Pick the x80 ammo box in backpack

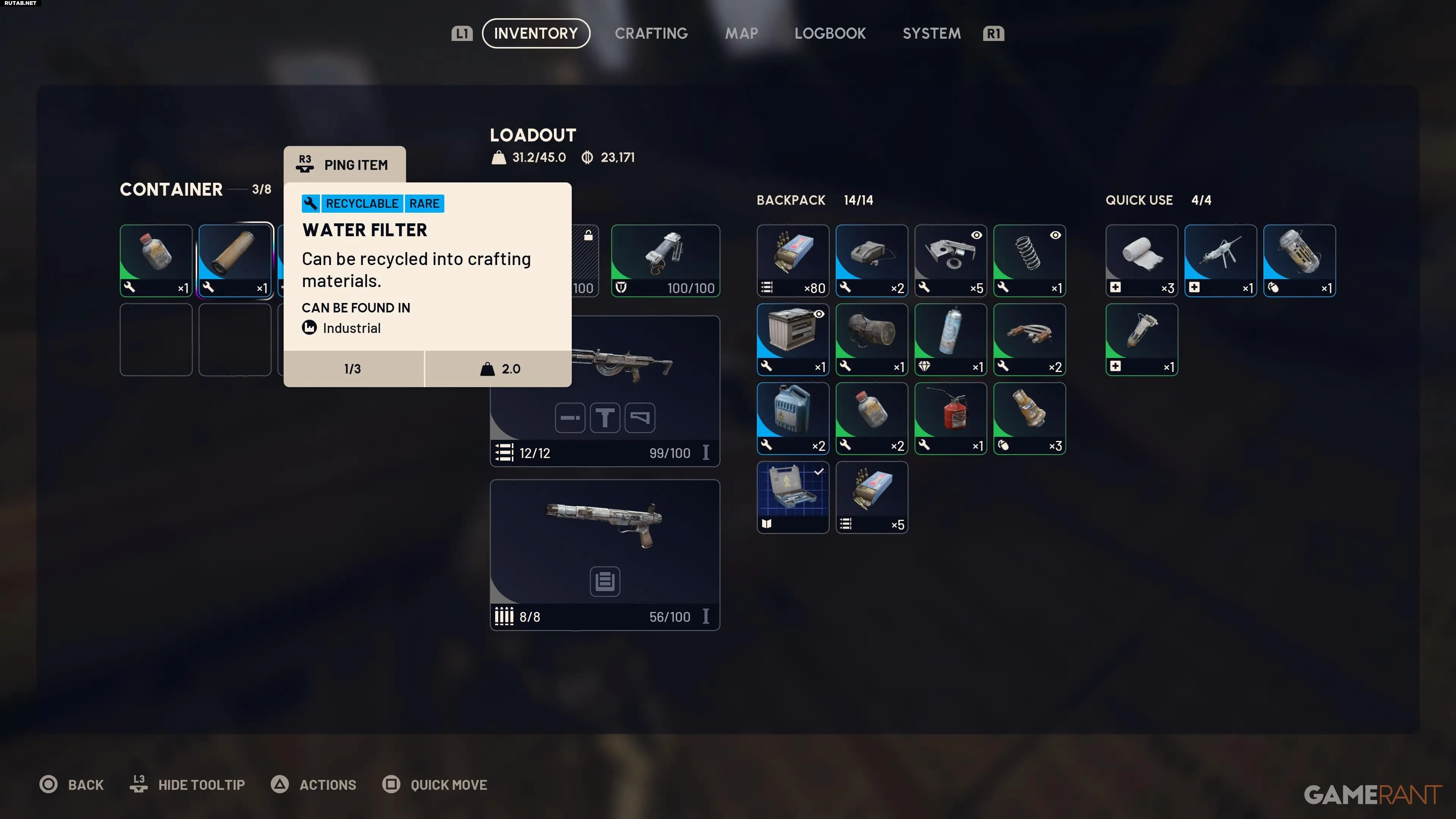pos(792,260)
